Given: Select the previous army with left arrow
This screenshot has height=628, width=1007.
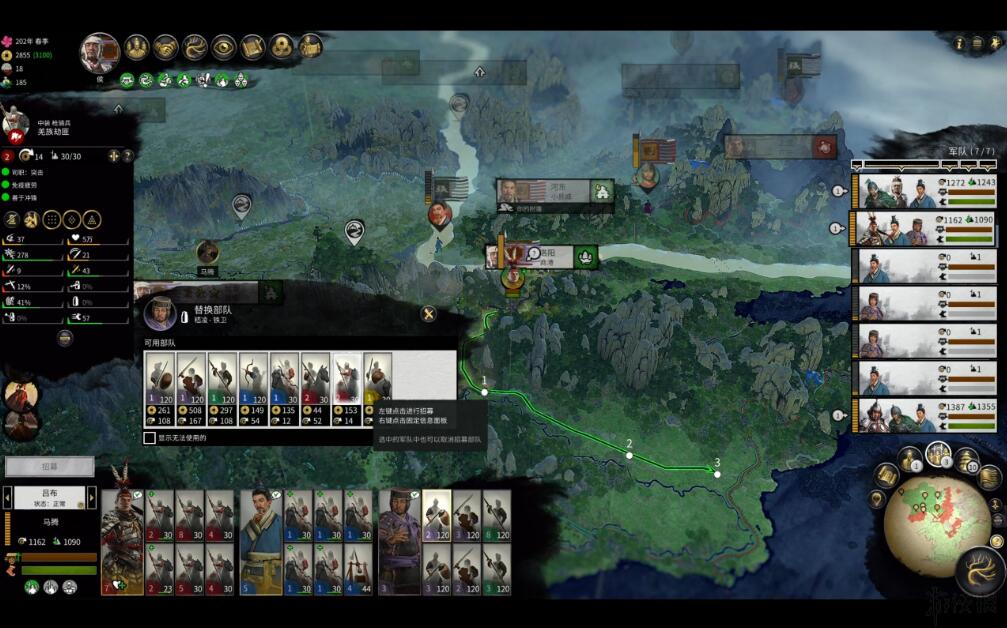Looking at the screenshot, I should (7, 497).
